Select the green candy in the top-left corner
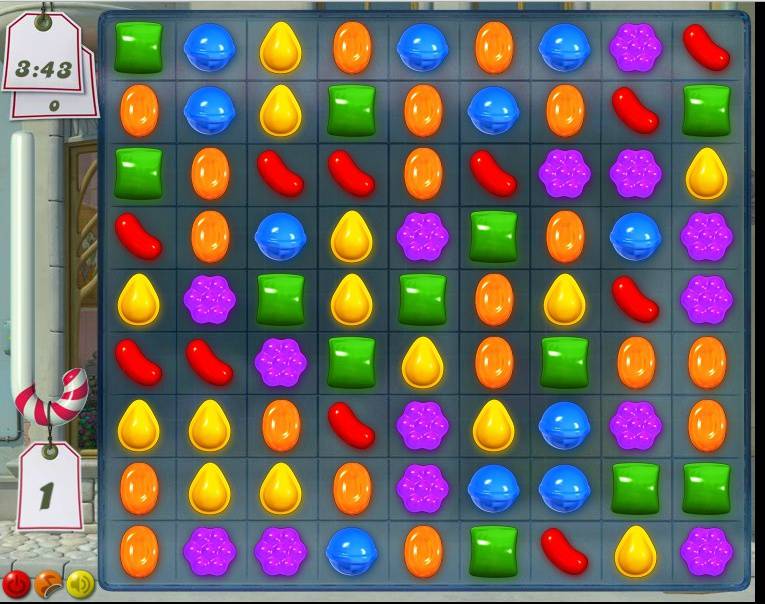This screenshot has height=604, width=765. tap(138, 47)
